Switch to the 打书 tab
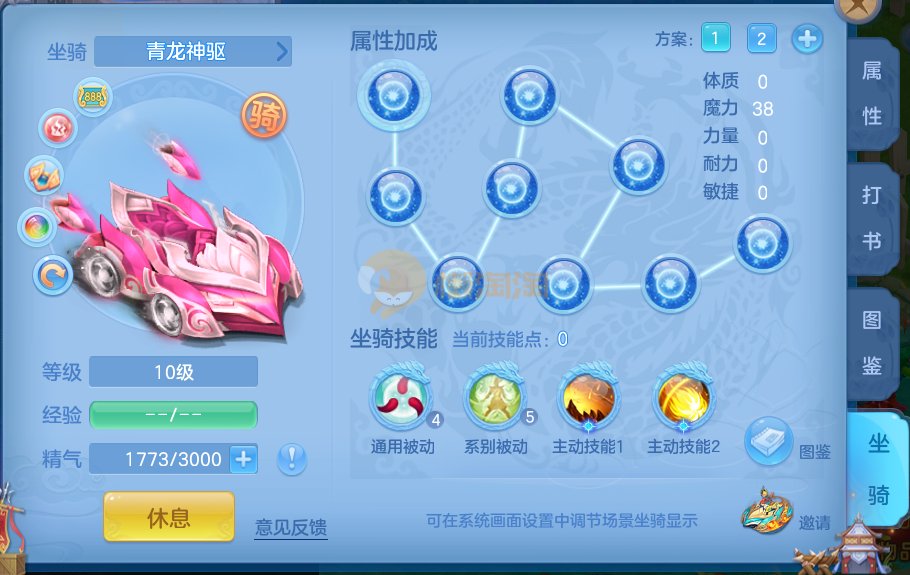Viewport: 910px width, 575px height. tap(872, 218)
